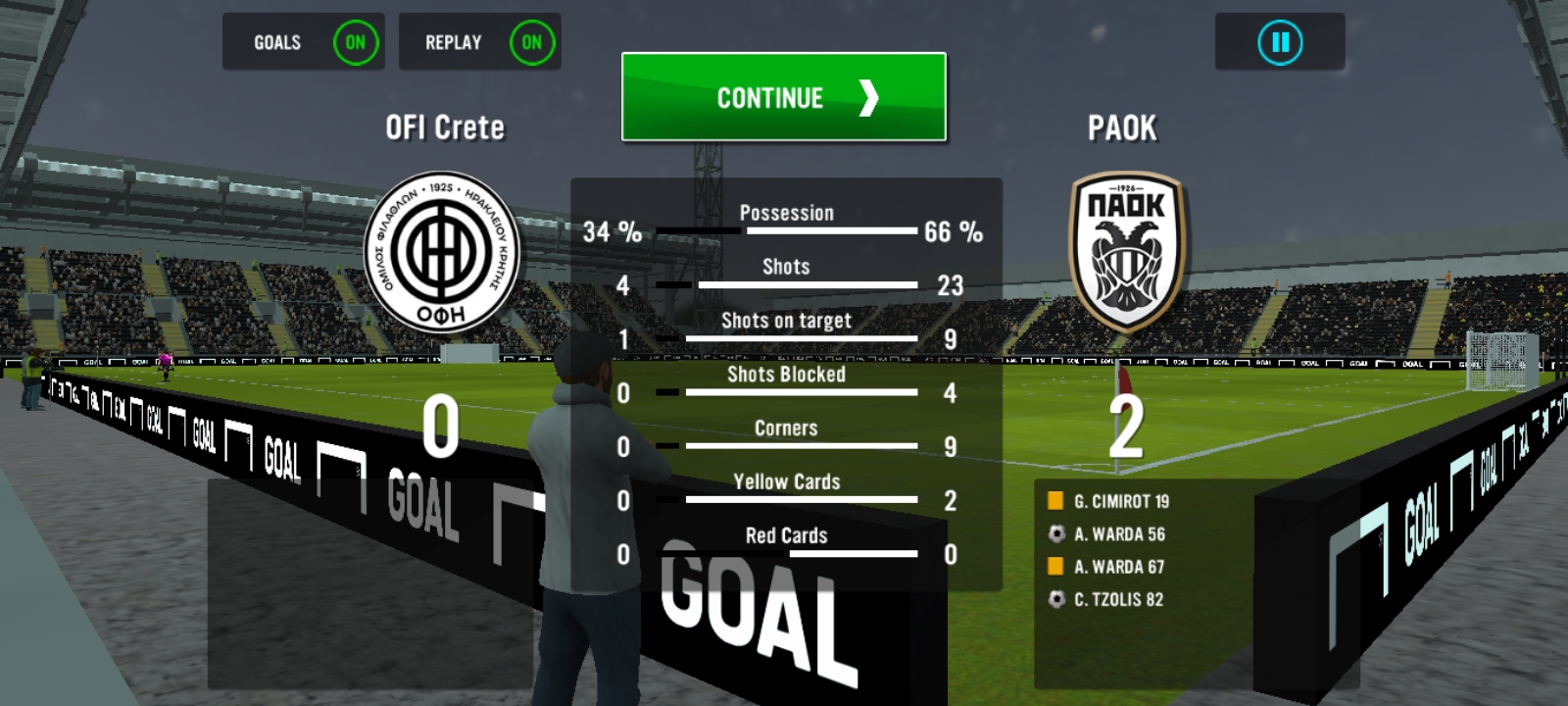
Task: Toggle the Replay ON switch
Action: pyautogui.click(x=531, y=42)
